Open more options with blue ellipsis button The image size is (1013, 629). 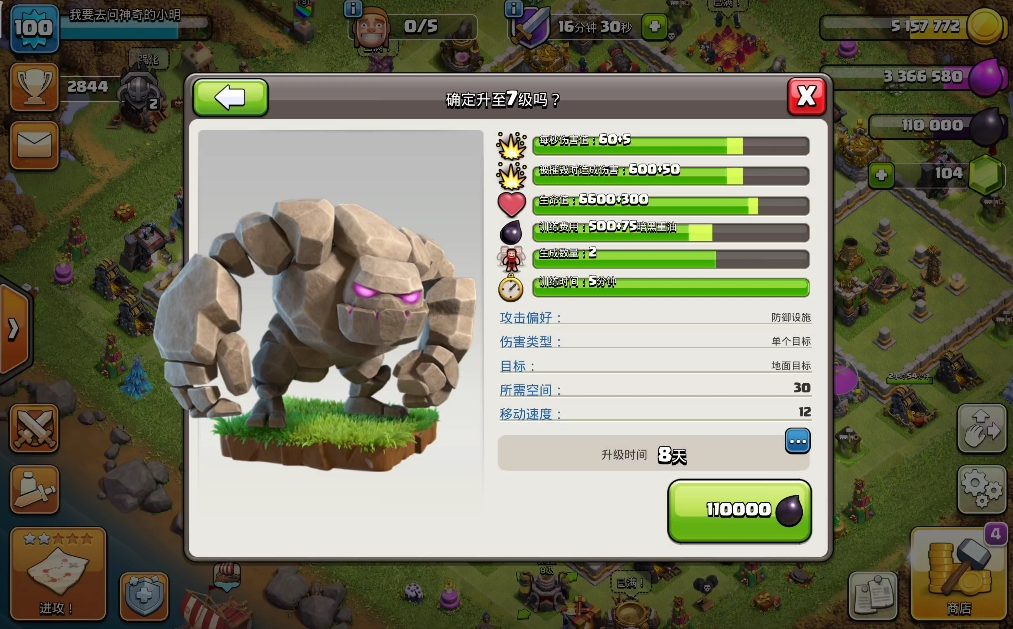(797, 440)
